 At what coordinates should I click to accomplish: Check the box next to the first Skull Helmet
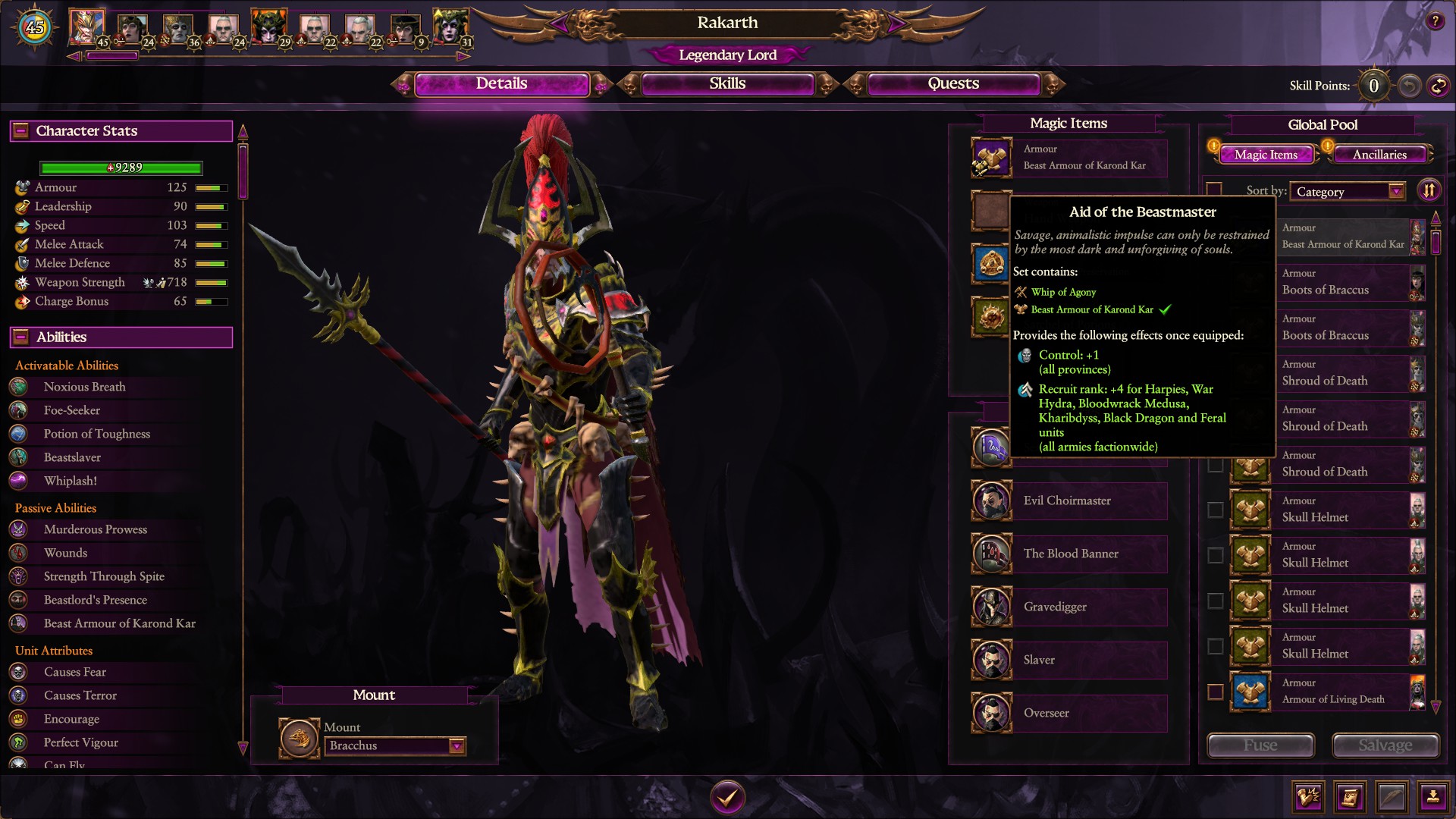(1214, 510)
